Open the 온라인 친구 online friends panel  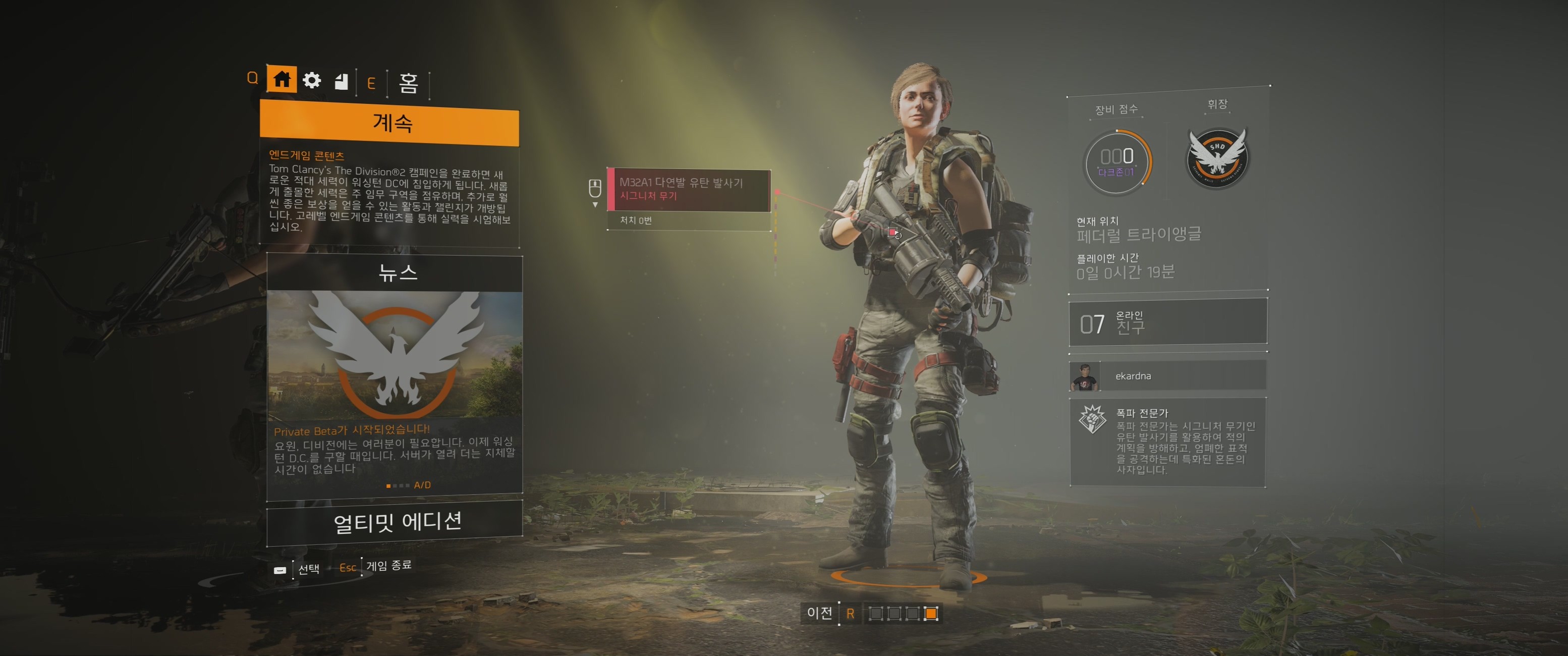pos(1167,323)
